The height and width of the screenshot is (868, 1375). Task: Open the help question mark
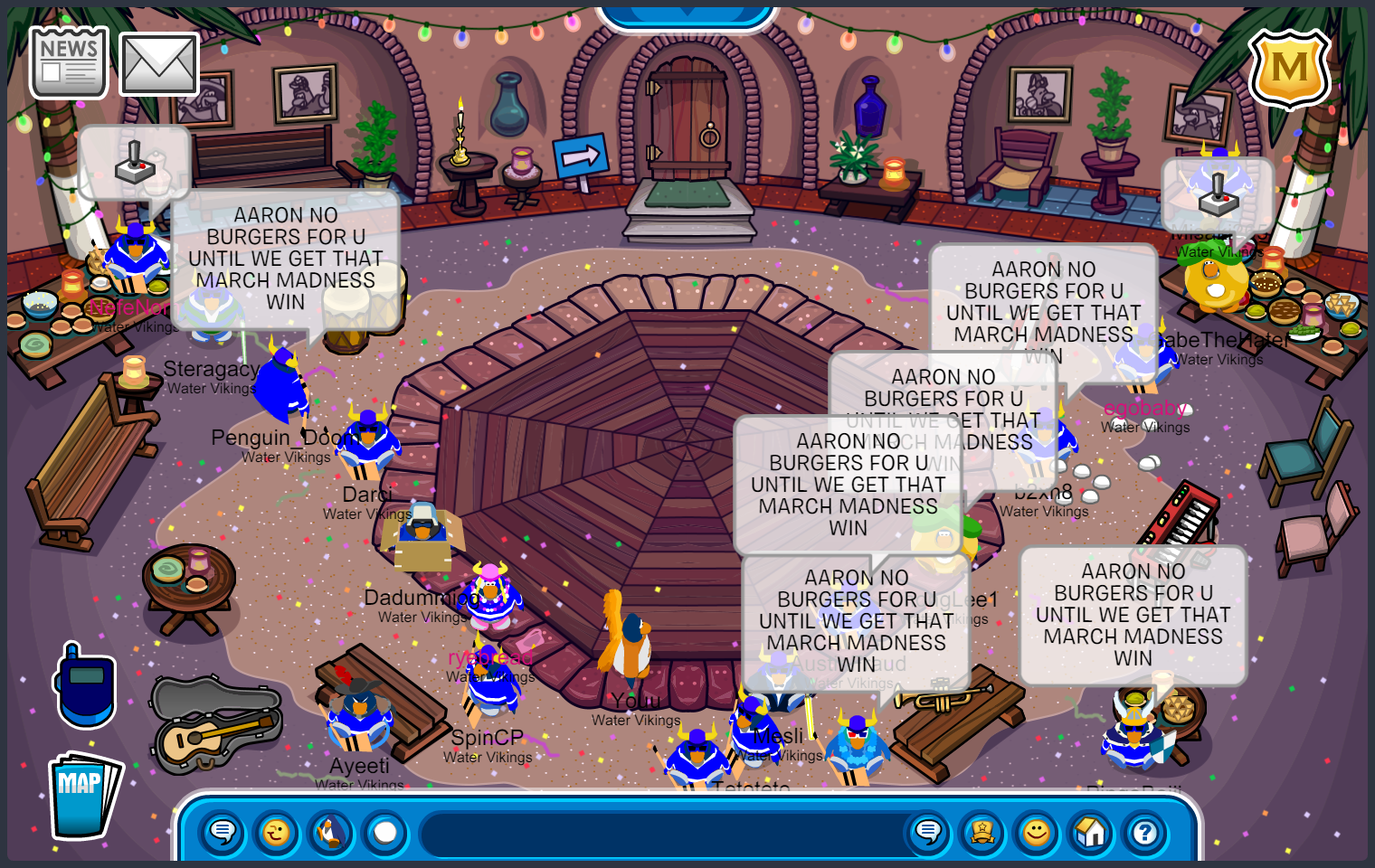pos(1145,832)
